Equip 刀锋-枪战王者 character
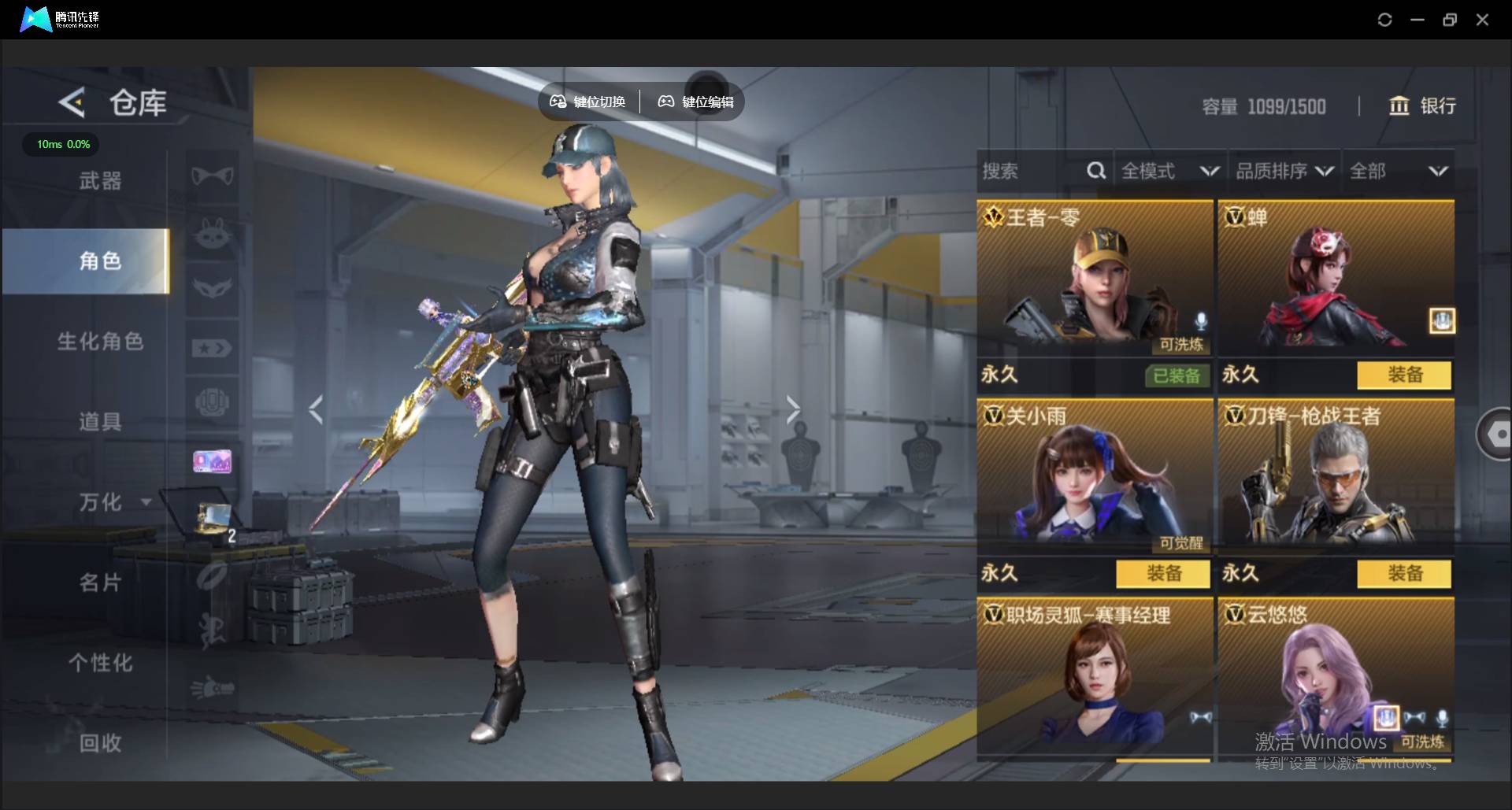 click(1404, 573)
